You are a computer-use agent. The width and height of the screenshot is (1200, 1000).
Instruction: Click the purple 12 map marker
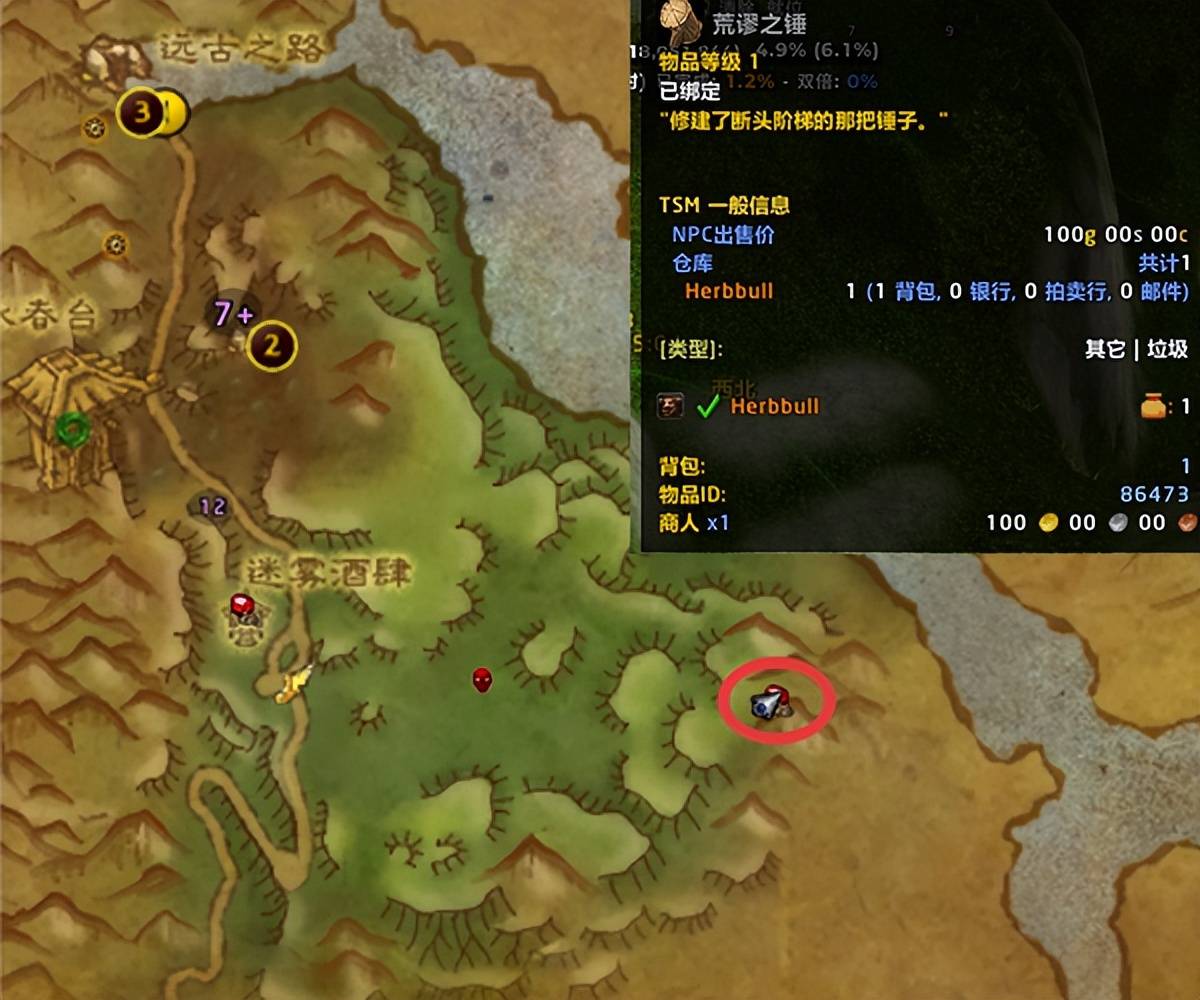coord(213,507)
